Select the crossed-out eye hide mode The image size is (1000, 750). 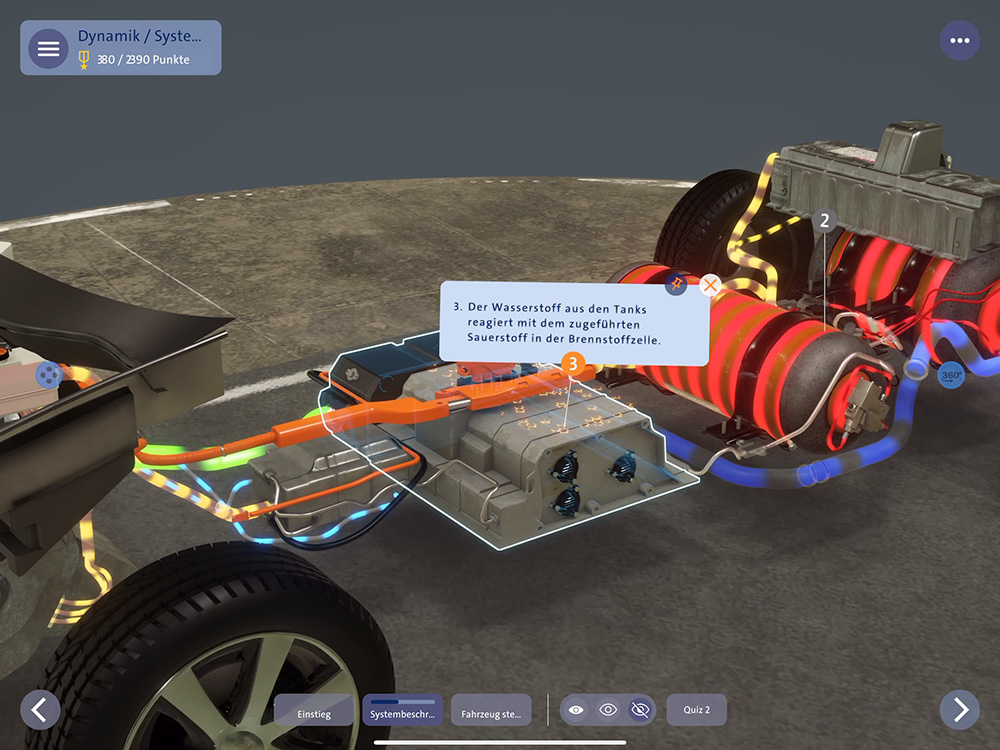point(640,710)
